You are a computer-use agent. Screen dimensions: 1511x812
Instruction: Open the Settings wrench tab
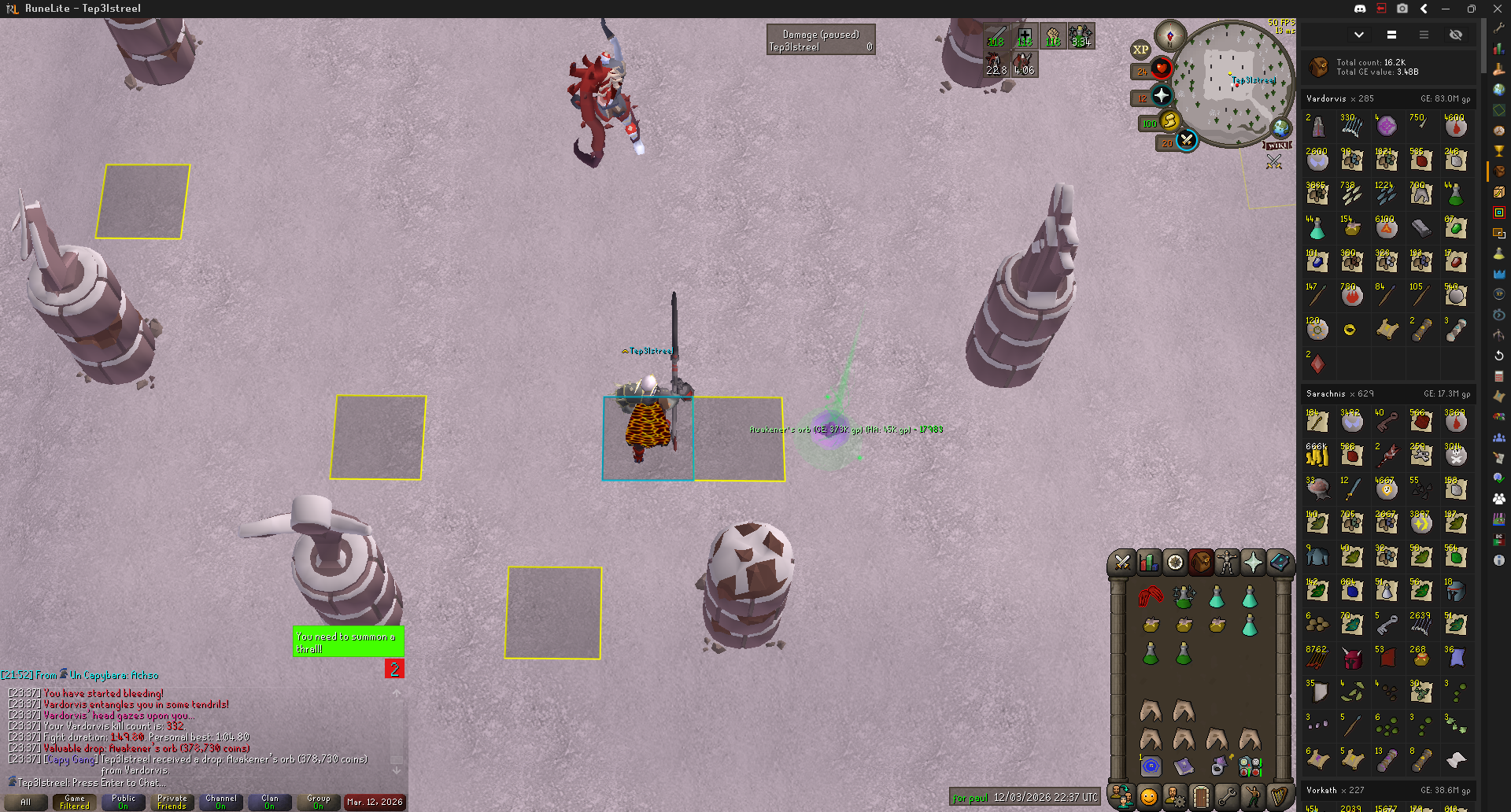tap(1226, 797)
